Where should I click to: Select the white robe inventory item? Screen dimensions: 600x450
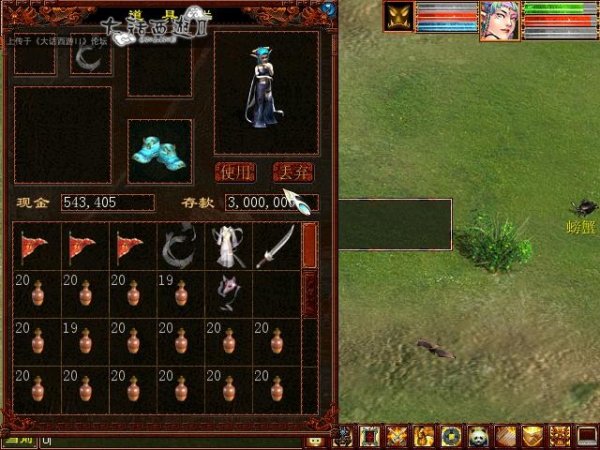(227, 246)
